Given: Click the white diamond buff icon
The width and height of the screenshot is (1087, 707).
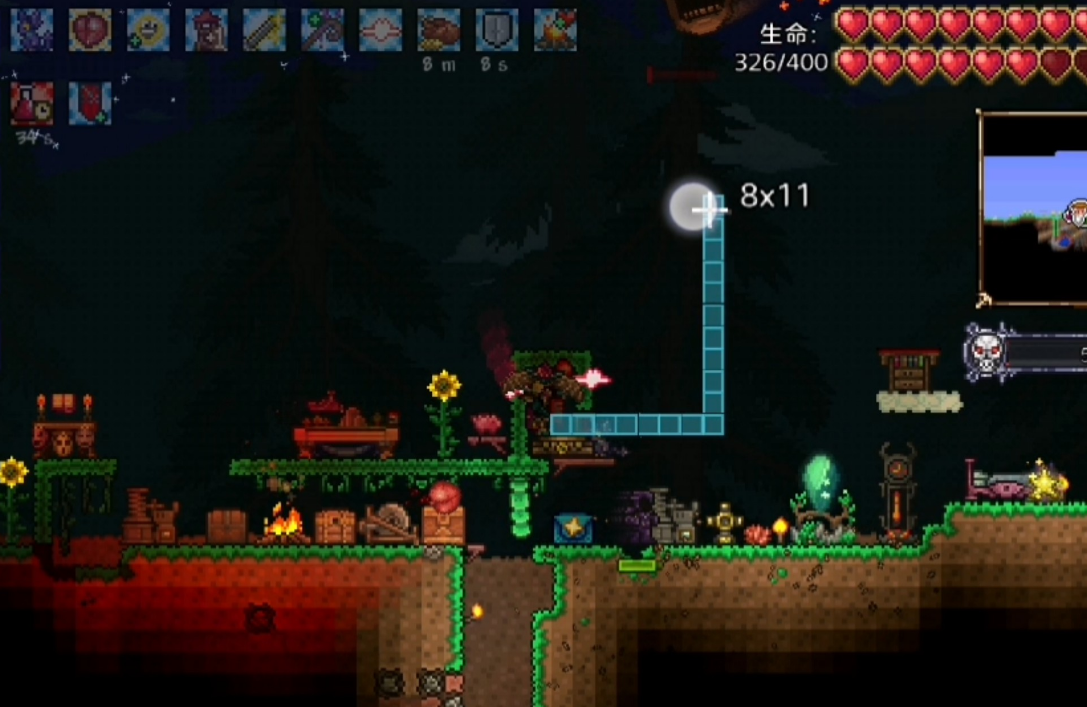Looking at the screenshot, I should tap(380, 30).
